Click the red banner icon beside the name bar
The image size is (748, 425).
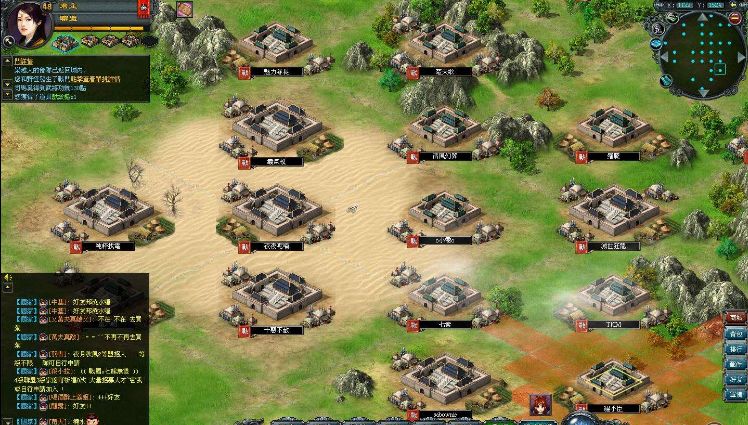[x=144, y=9]
